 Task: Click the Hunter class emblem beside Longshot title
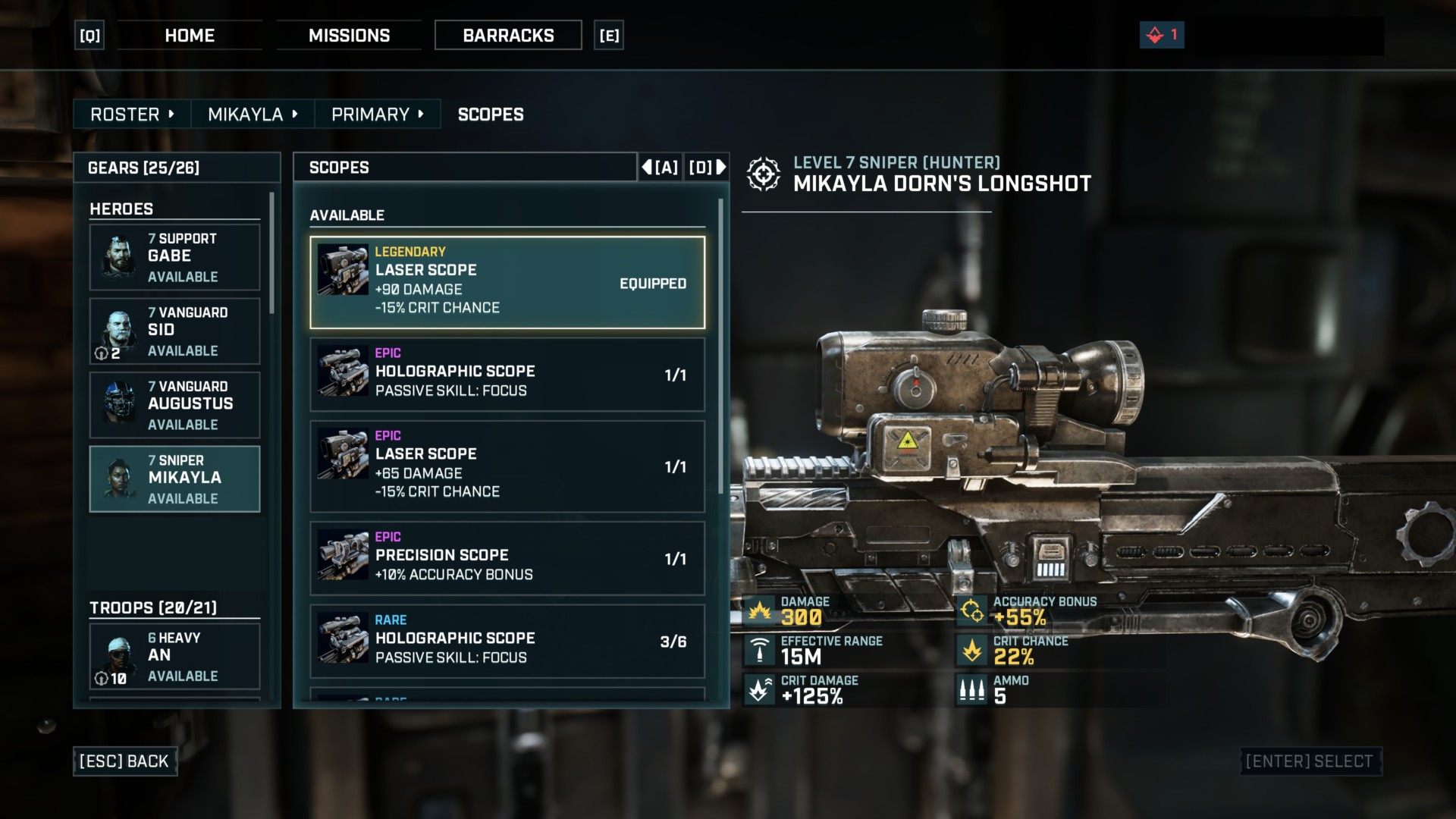click(x=764, y=173)
